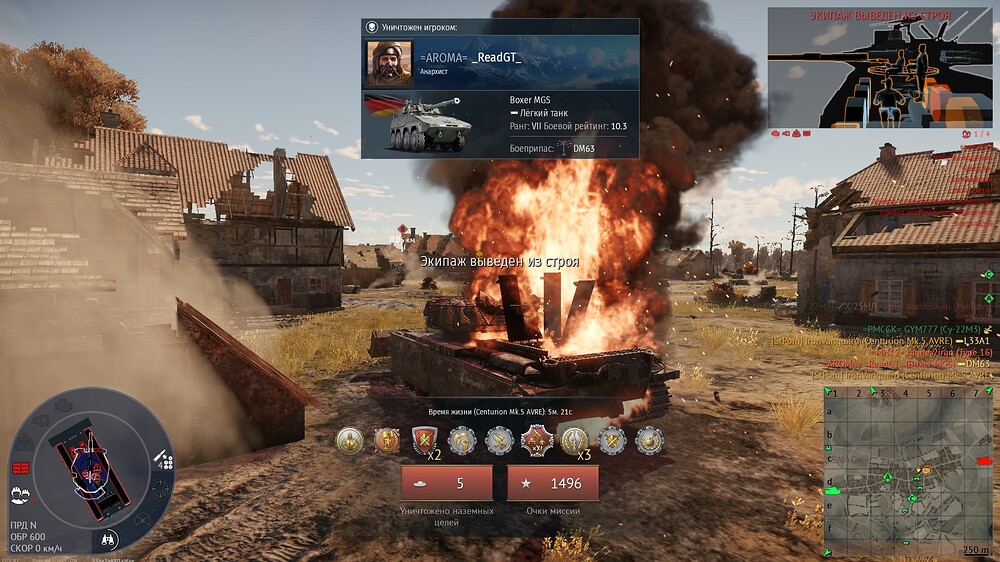Click the crew members status icon
Screen dimensions: 1000x562
[19, 493]
